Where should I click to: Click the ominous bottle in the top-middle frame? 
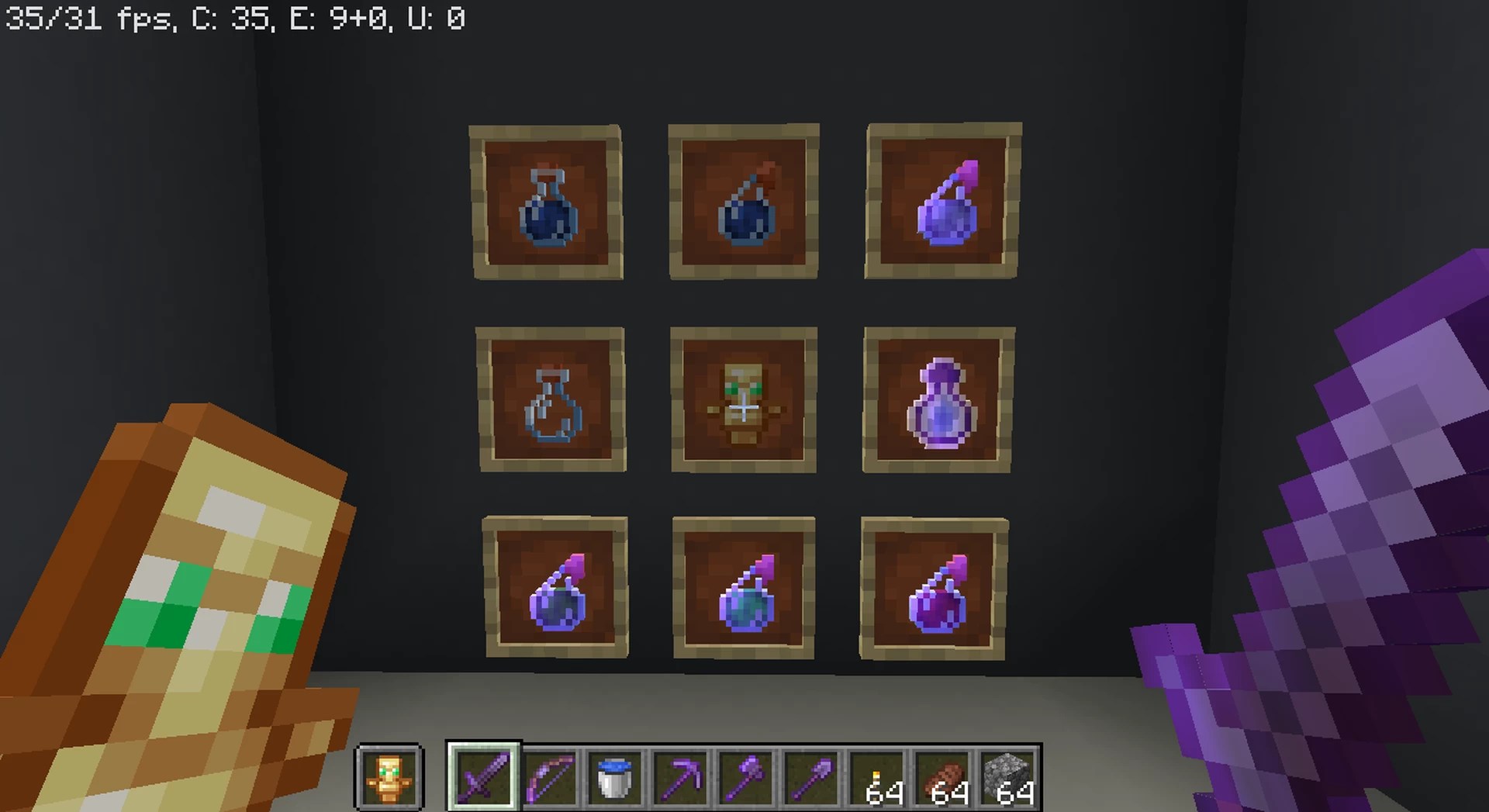pos(744,202)
